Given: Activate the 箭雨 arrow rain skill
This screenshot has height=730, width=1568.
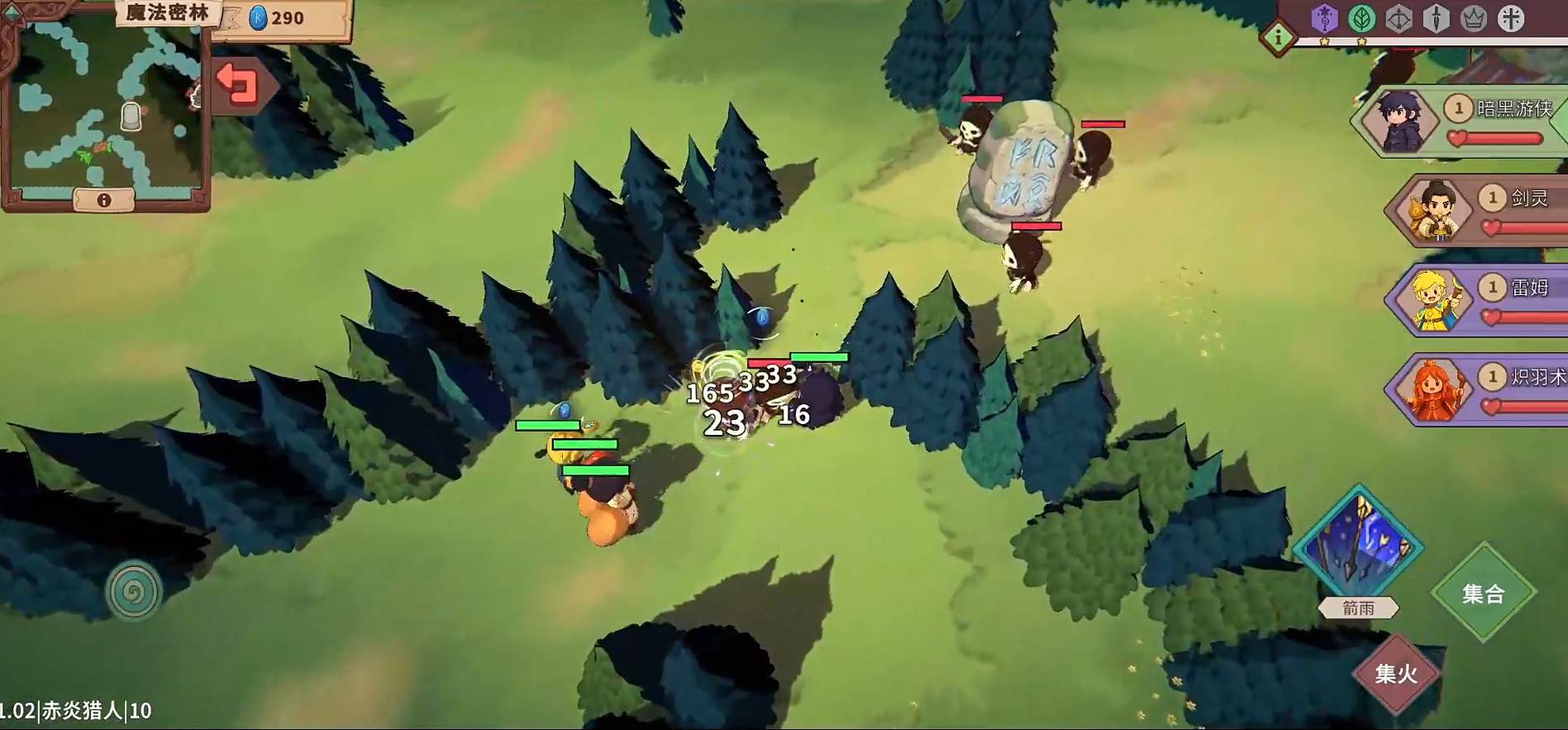Looking at the screenshot, I should pyautogui.click(x=1358, y=546).
